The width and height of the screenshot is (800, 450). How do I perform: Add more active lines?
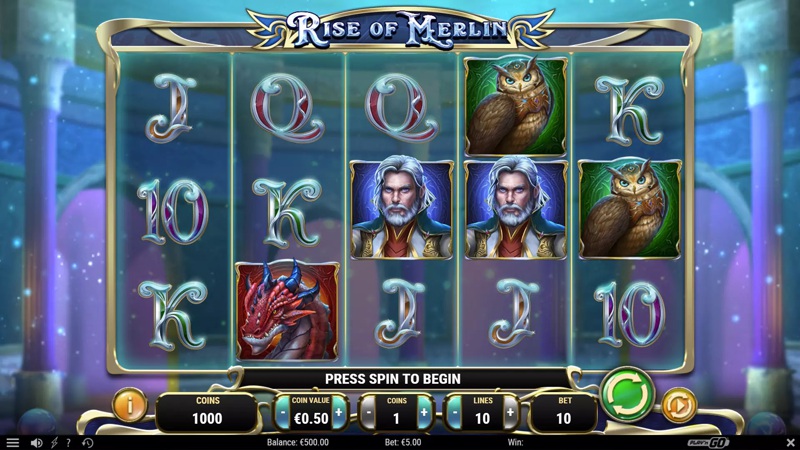pyautogui.click(x=510, y=412)
